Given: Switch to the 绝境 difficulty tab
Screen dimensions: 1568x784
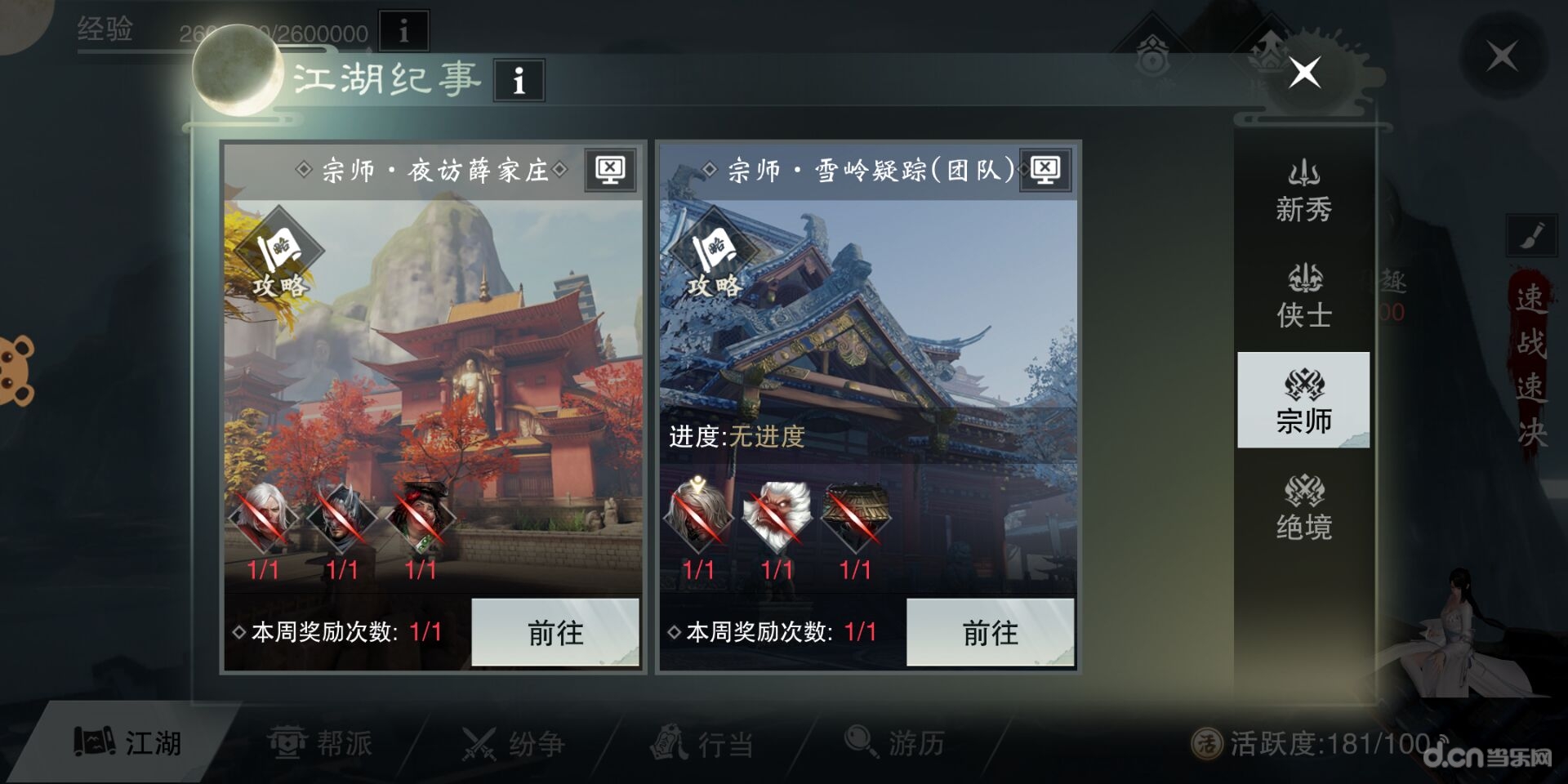Looking at the screenshot, I should point(1303,508).
